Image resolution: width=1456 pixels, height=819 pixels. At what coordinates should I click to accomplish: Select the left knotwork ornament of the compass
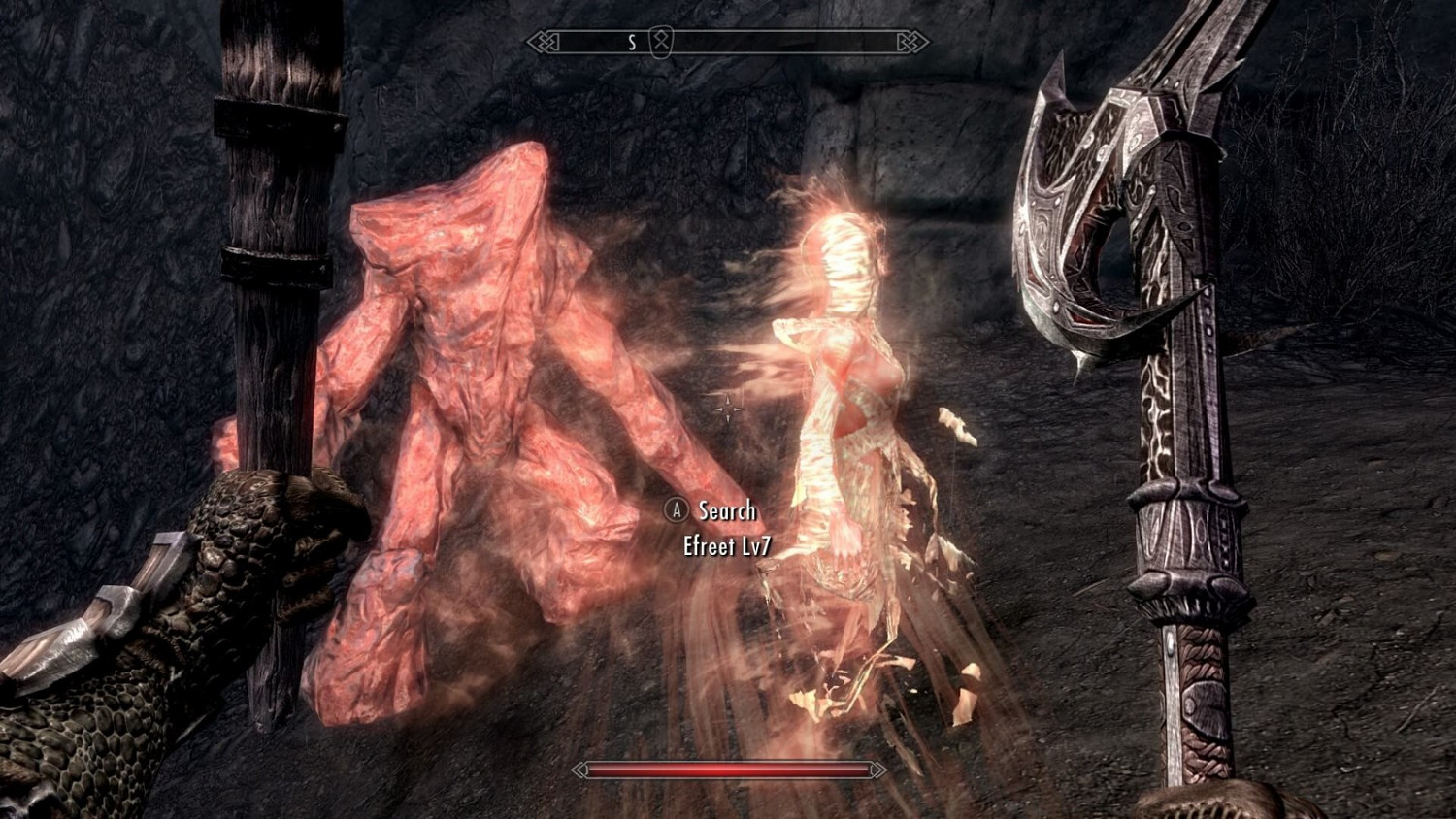[x=541, y=41]
